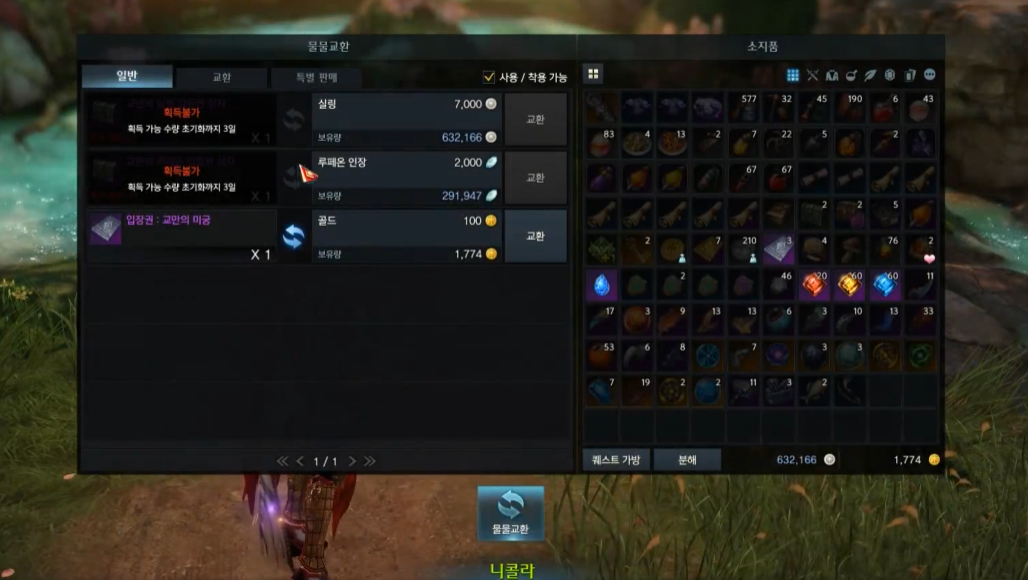The height and width of the screenshot is (580, 1028).
Task: Click 교환 button for the 100 gold trade
Action: (x=535, y=236)
